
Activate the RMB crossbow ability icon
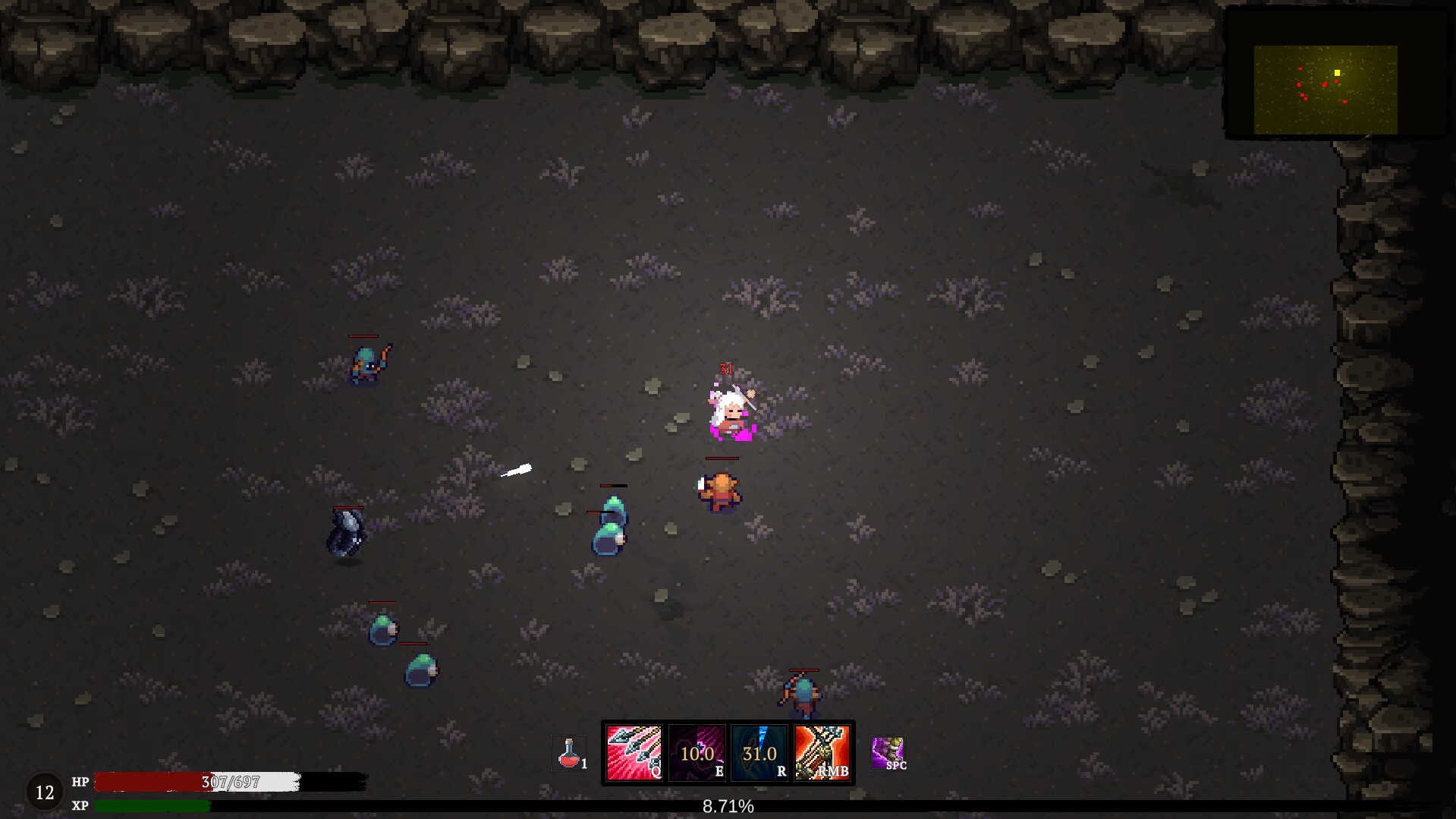tap(822, 754)
